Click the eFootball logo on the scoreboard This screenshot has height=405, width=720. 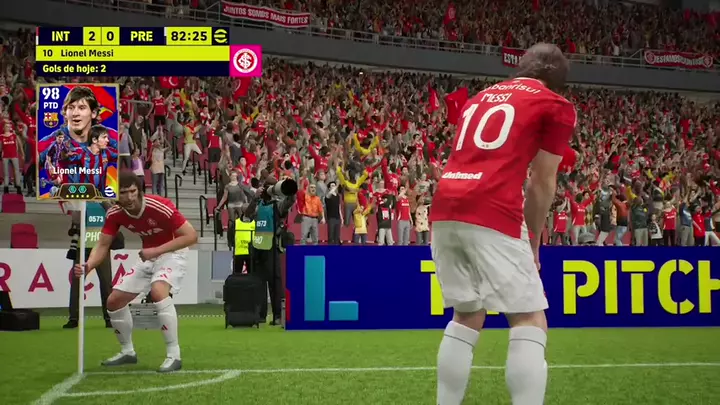point(221,36)
